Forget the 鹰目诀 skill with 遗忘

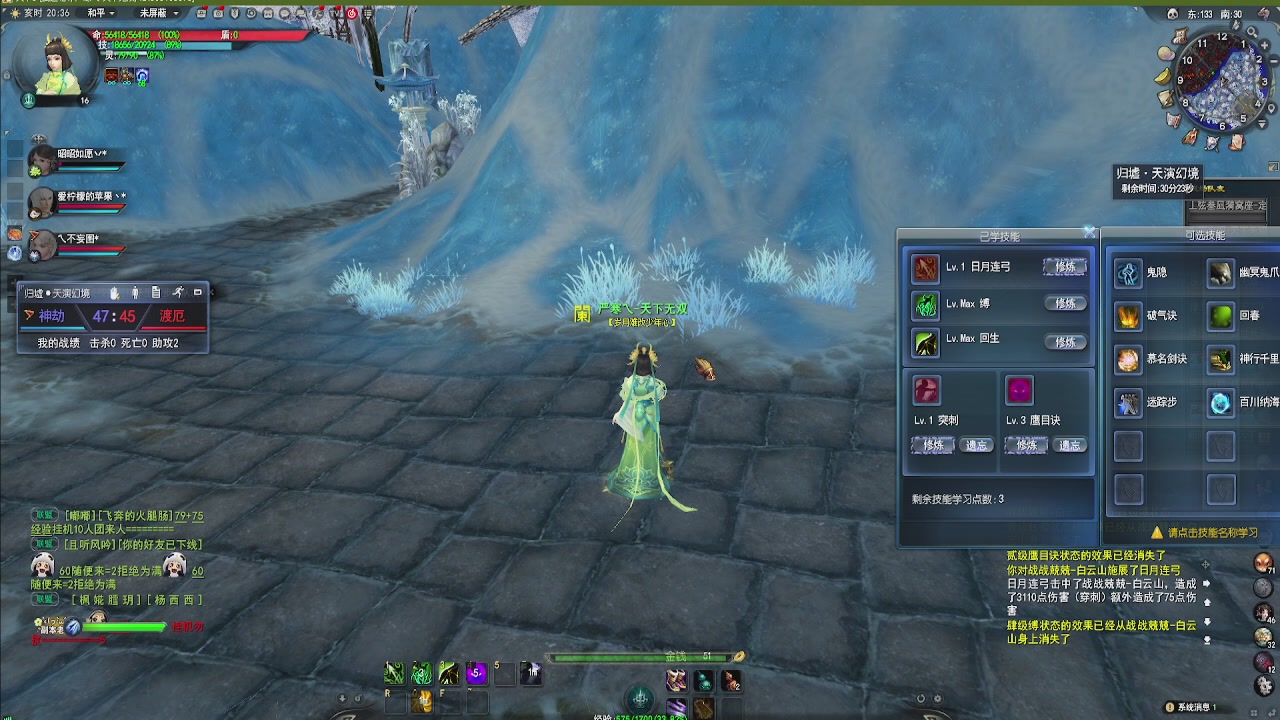[1069, 445]
